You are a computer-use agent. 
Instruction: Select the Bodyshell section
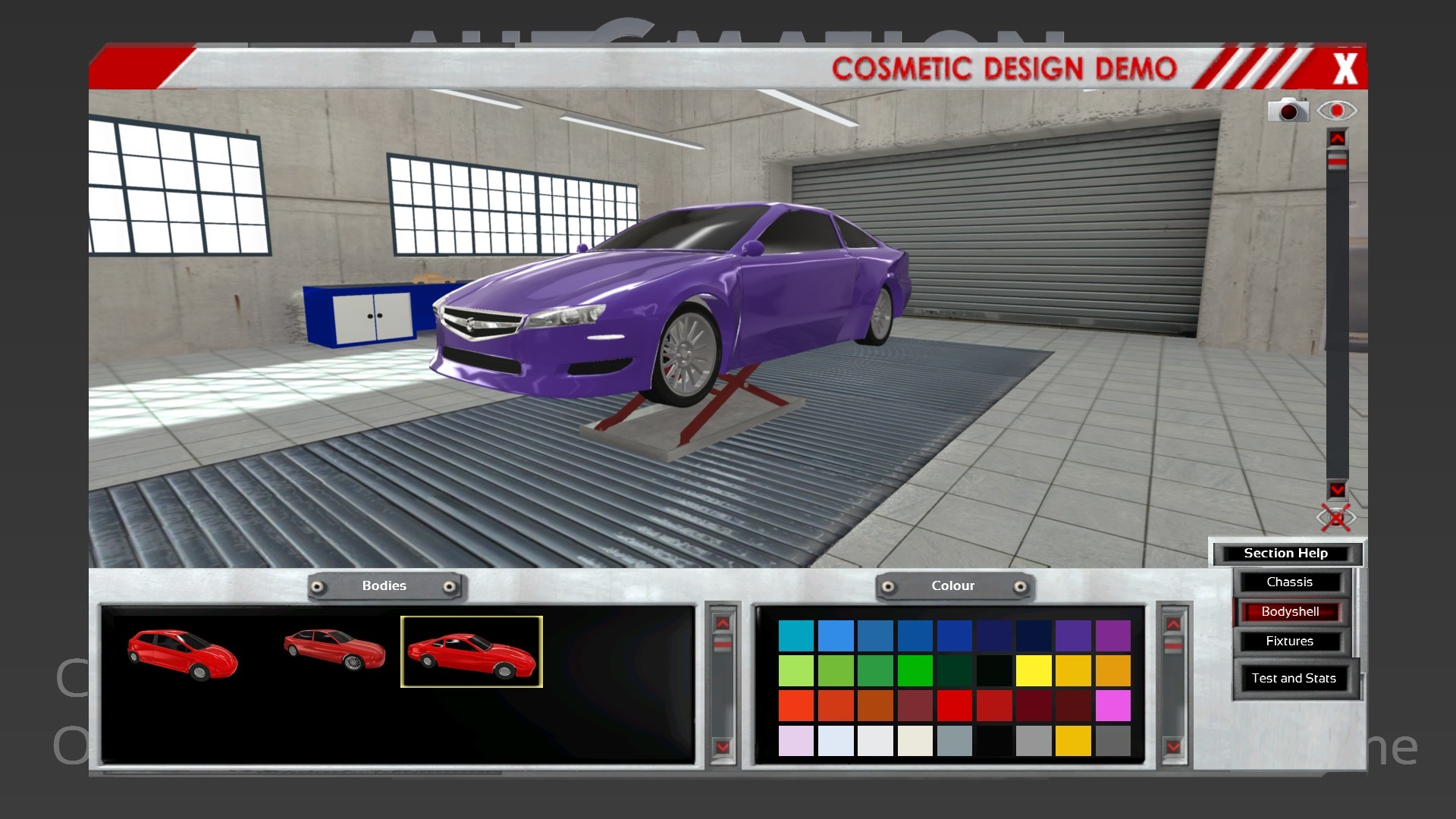(1290, 612)
